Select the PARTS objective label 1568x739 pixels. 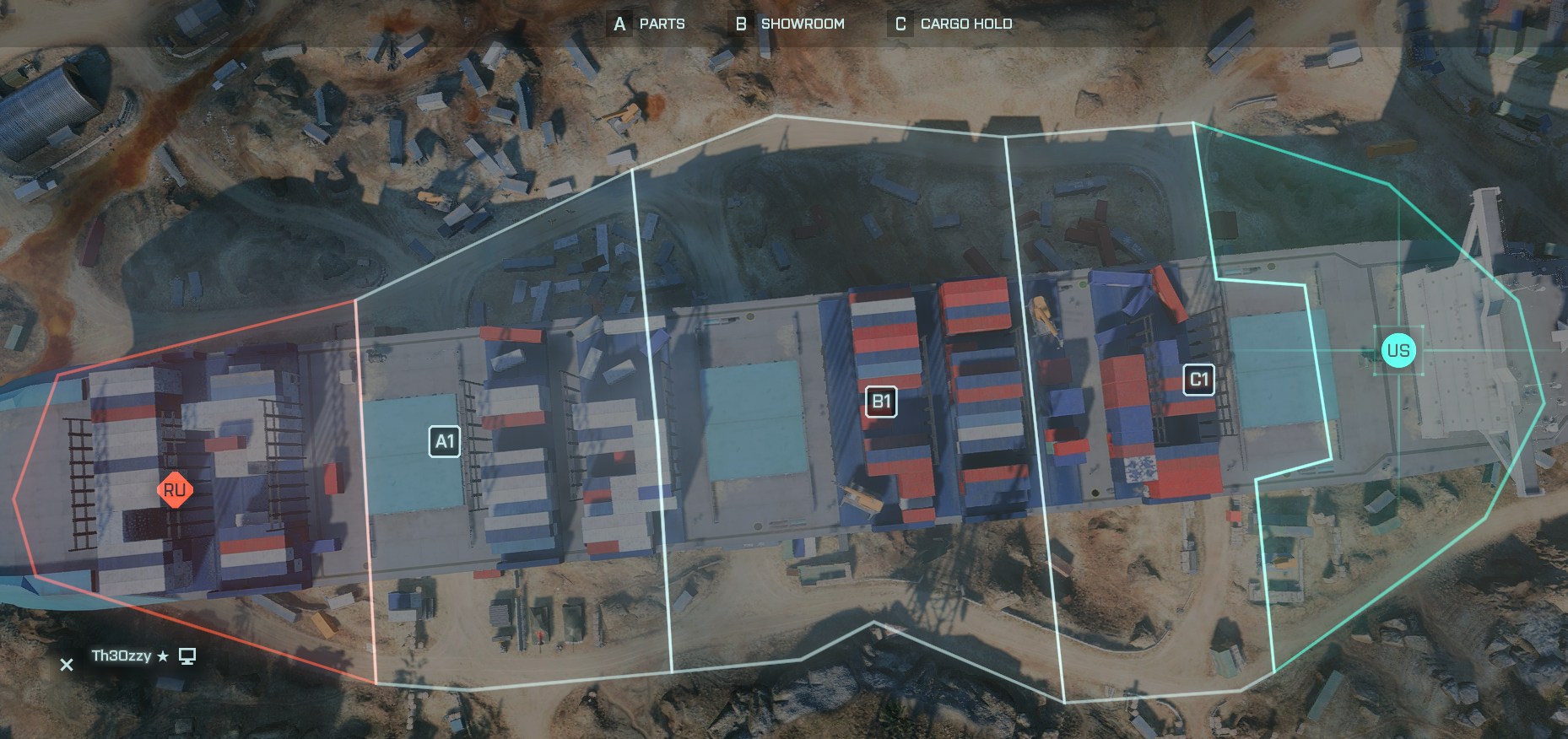[662, 24]
